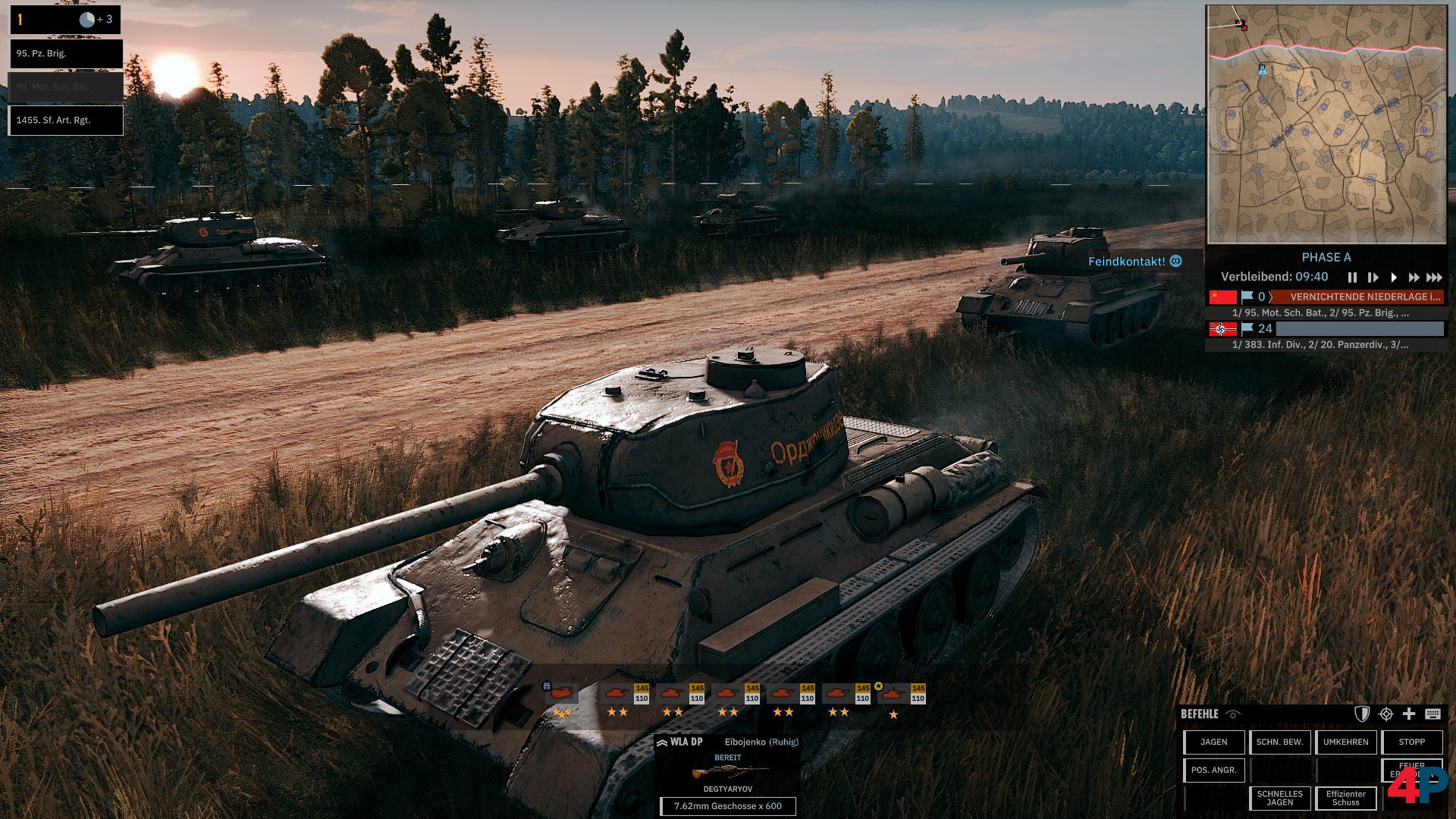Activate SCHNELLES JAGEN command
Screen dimensions: 1456x819
1280,799
